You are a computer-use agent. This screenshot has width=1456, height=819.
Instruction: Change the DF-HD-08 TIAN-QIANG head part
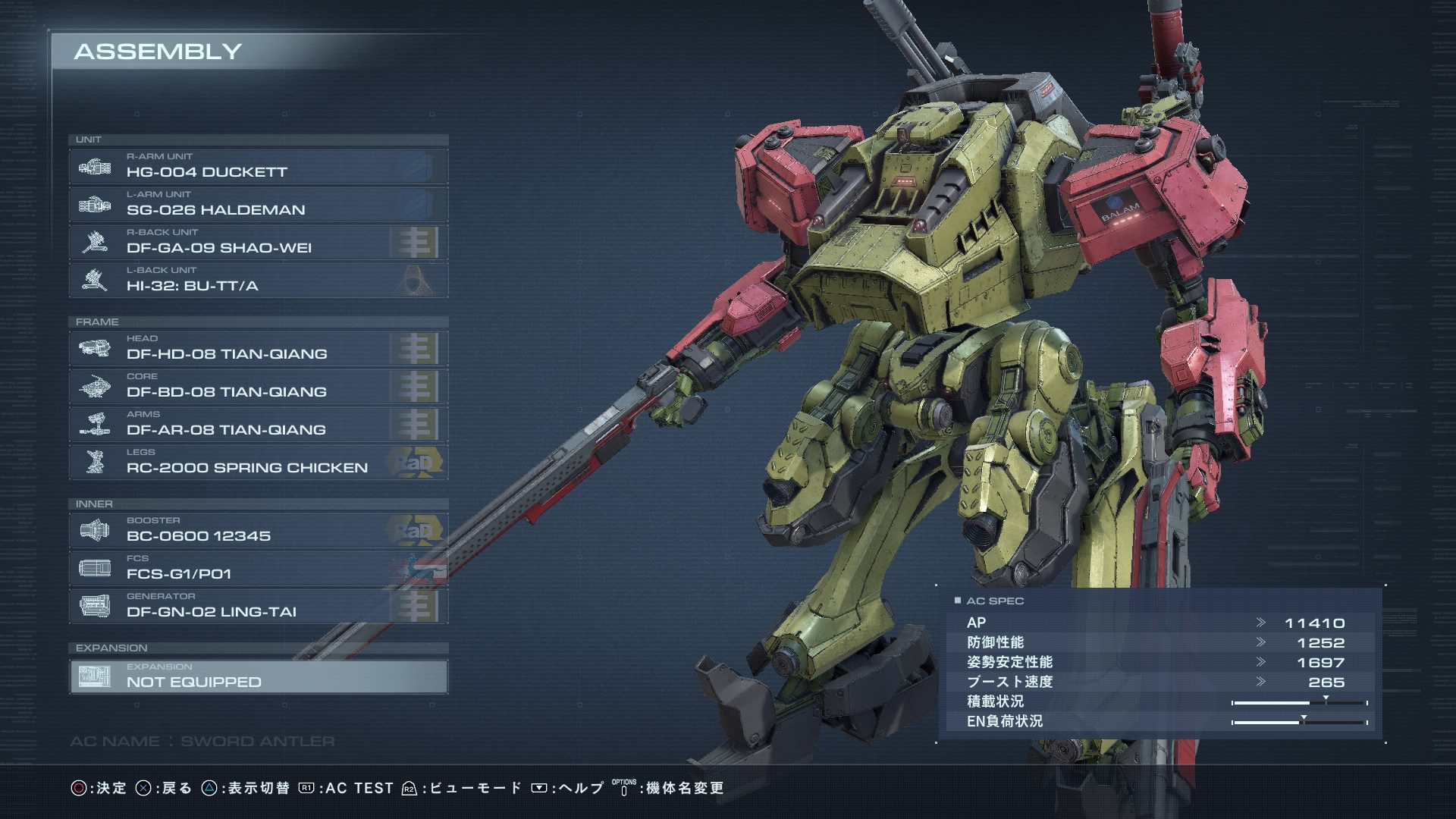pos(258,348)
